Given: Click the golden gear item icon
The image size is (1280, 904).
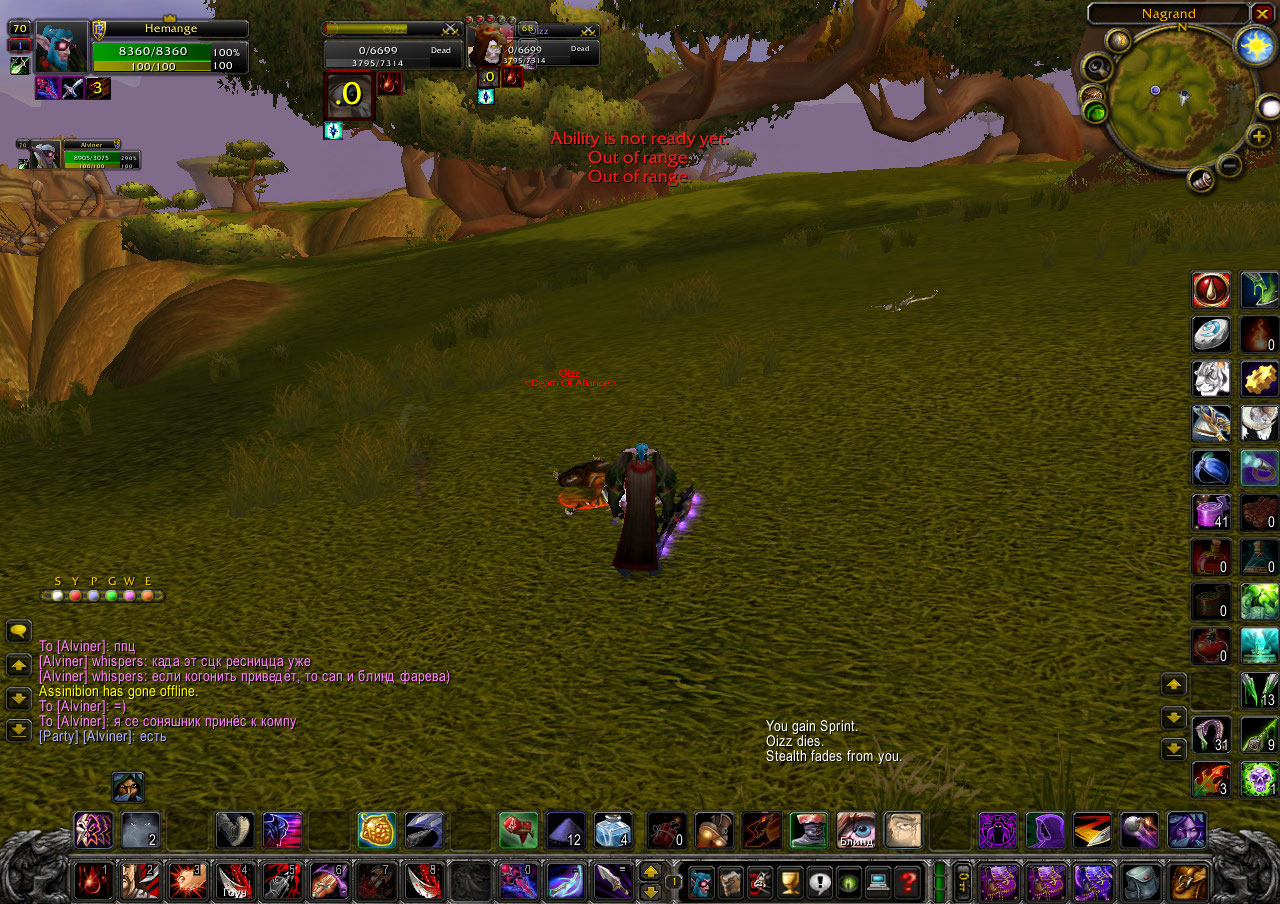Looking at the screenshot, I should coord(1260,379).
